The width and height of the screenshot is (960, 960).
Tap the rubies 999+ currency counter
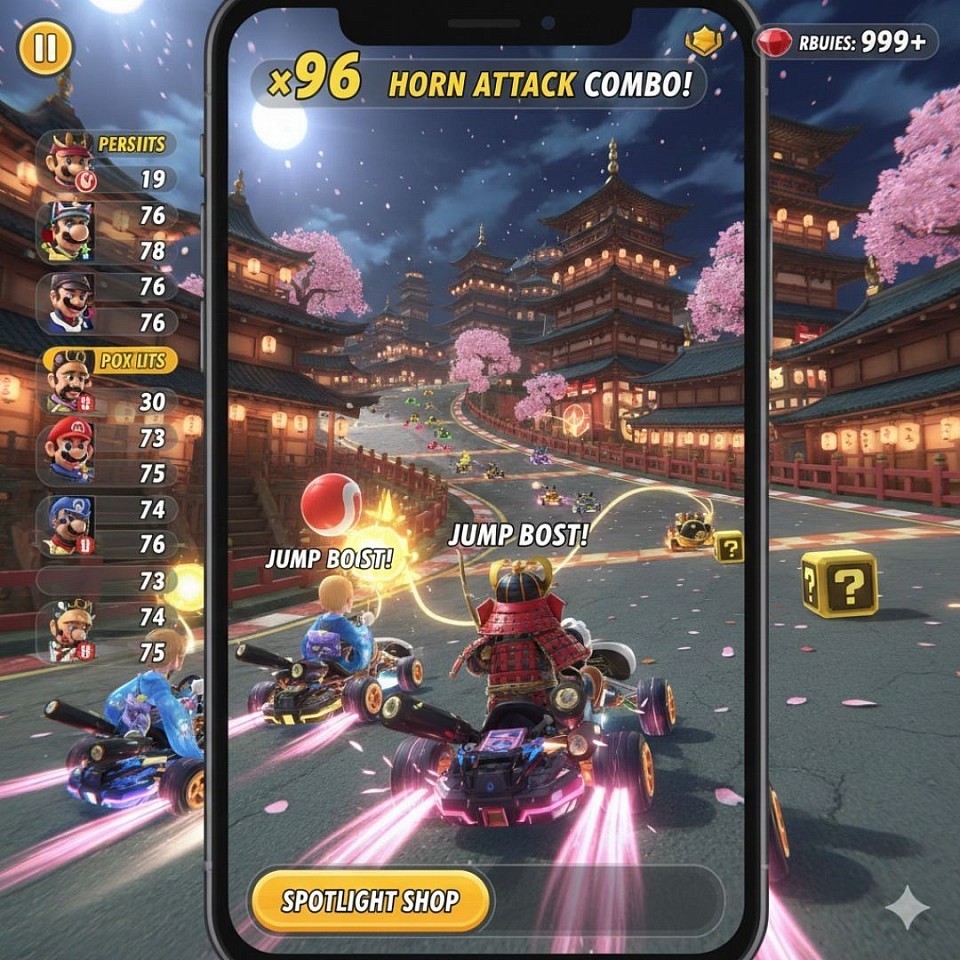846,42
